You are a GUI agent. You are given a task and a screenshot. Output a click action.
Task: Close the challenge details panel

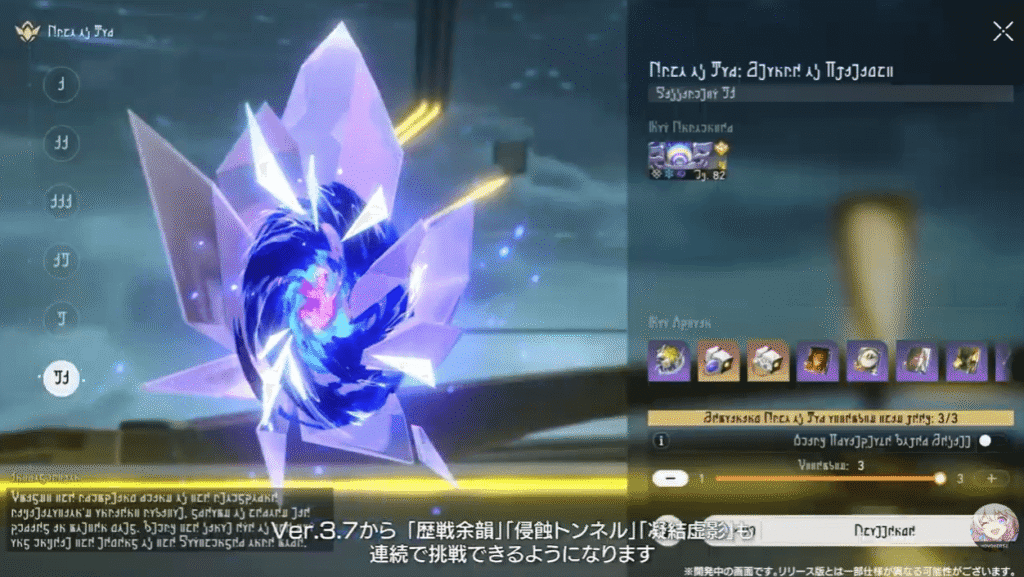pos(1002,32)
